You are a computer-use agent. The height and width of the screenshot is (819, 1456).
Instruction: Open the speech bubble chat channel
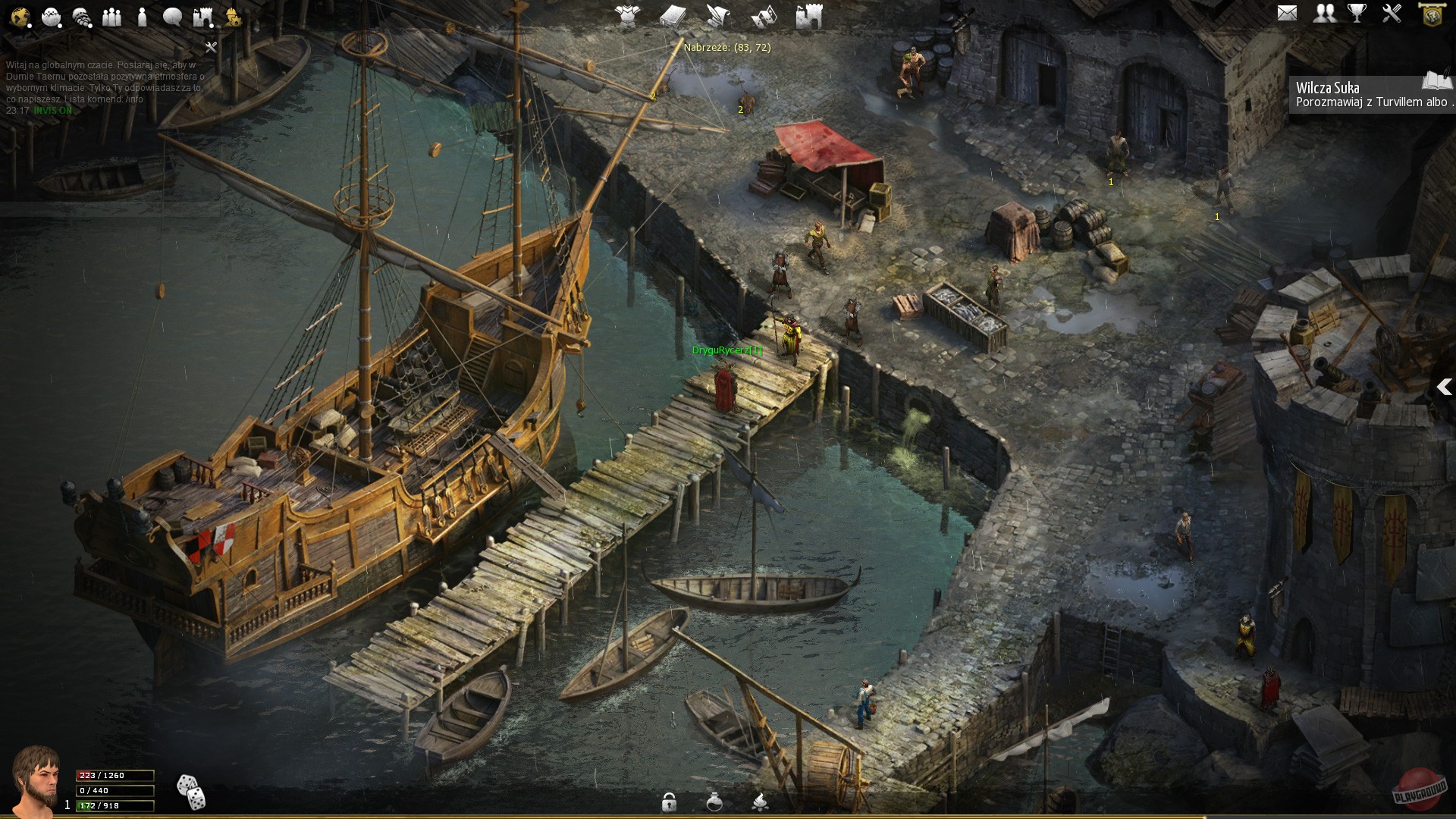click(172, 17)
